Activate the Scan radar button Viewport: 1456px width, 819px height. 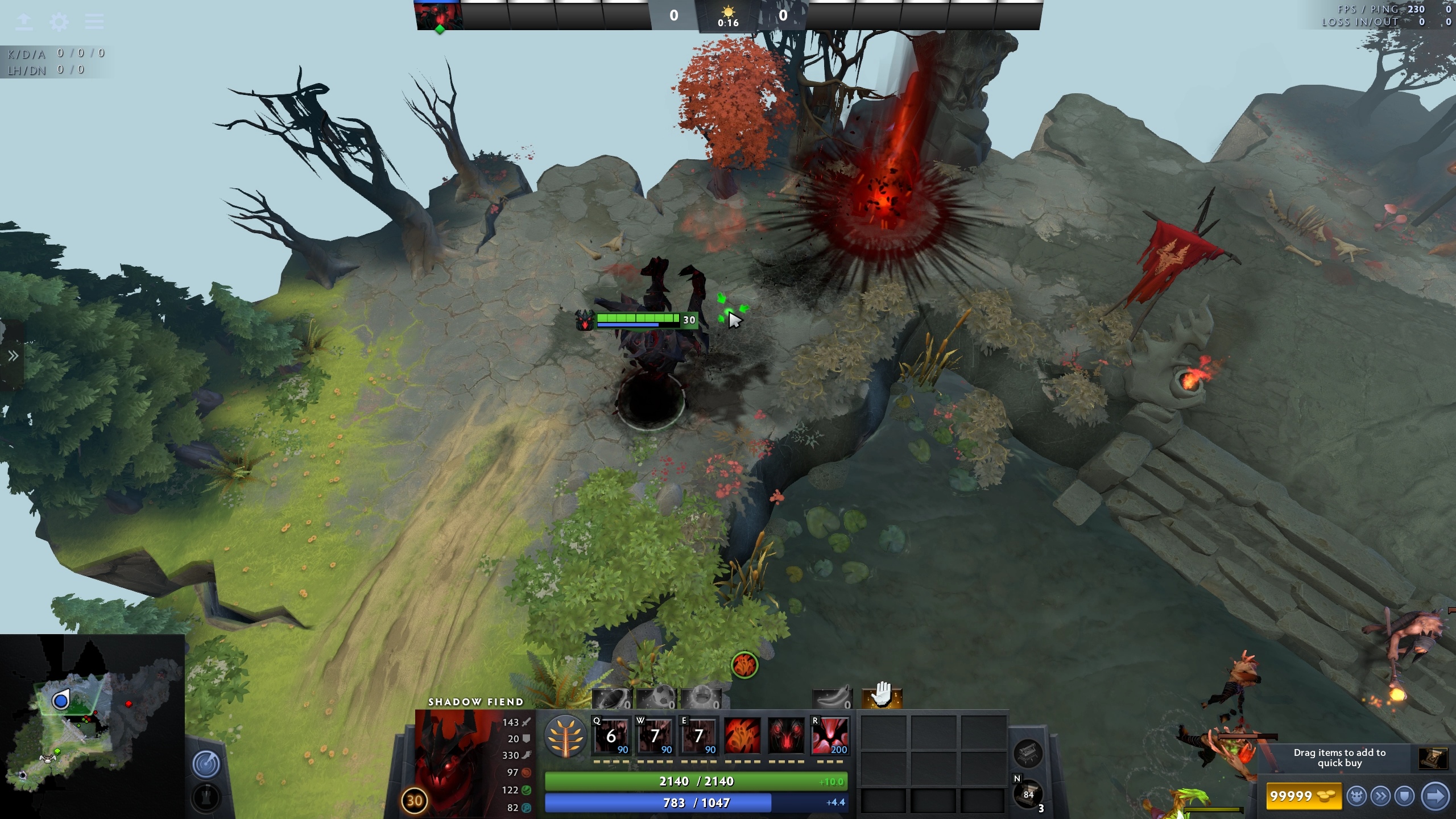(206, 764)
